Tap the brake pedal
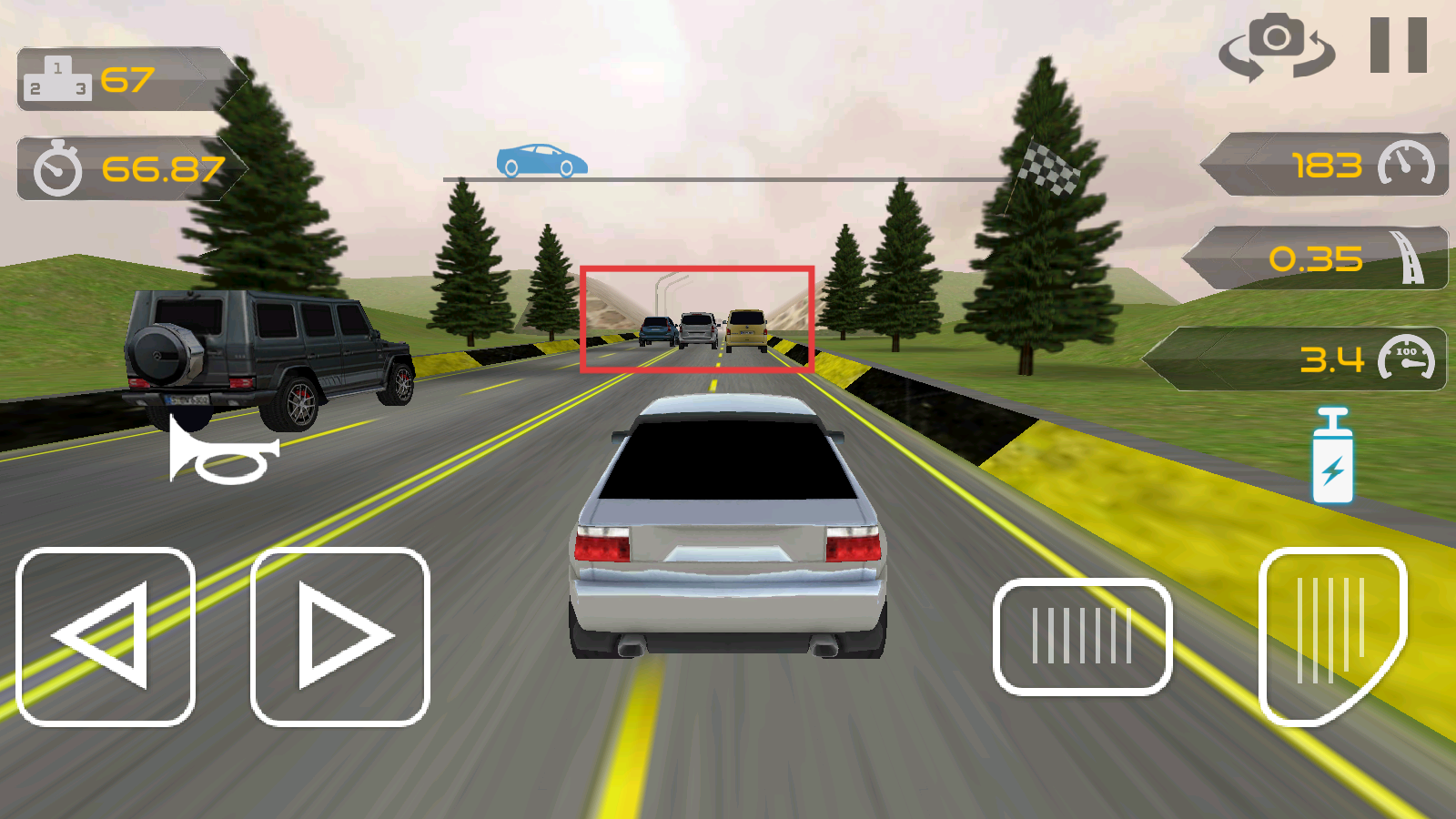Viewport: 1456px width, 819px height. click(x=1082, y=636)
